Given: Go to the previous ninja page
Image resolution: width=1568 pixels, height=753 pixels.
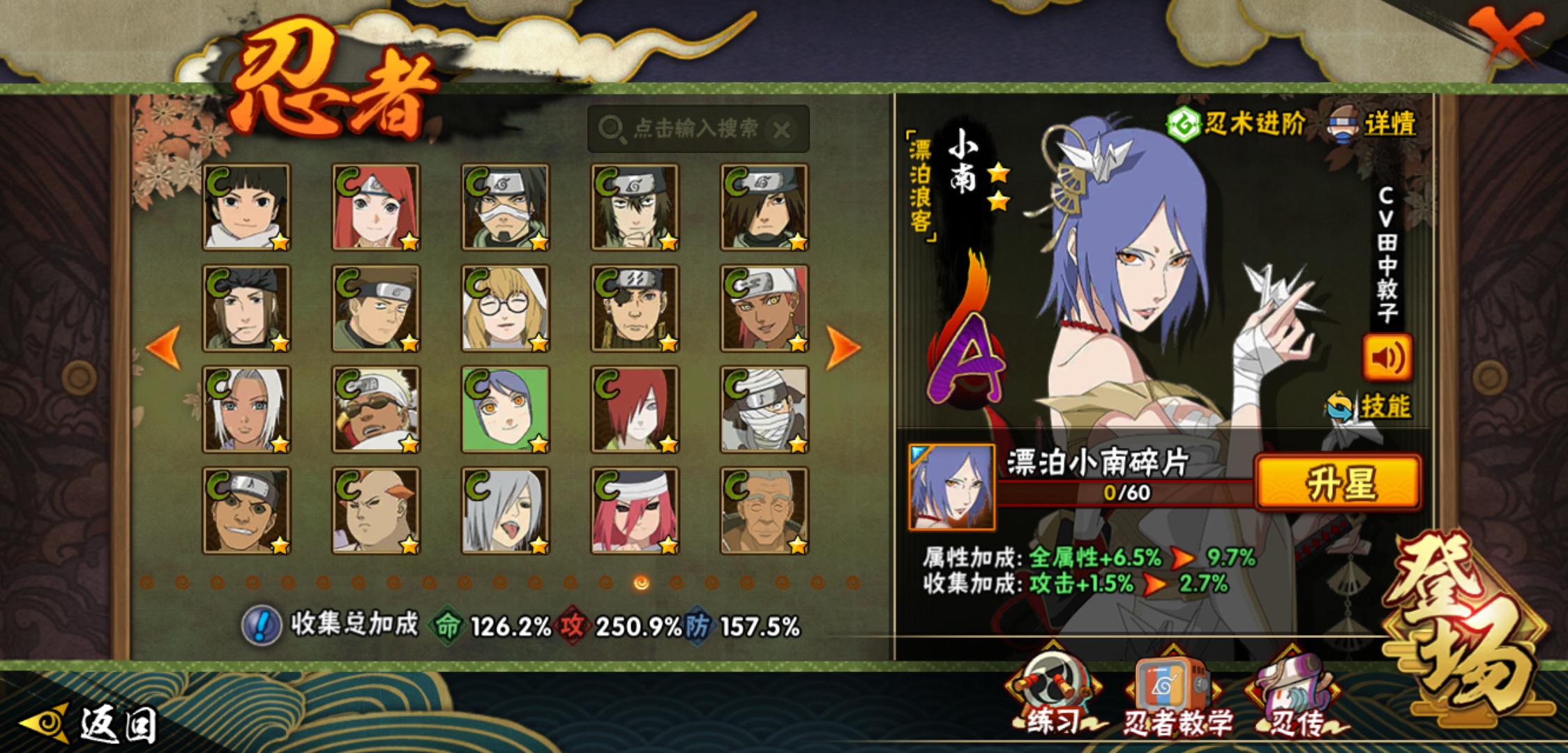Looking at the screenshot, I should coord(164,347).
